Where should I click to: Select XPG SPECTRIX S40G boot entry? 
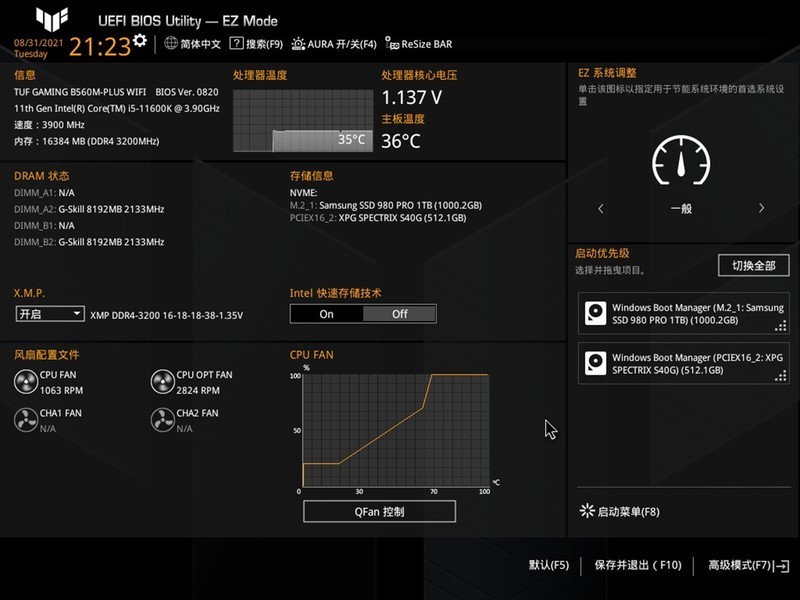click(684, 363)
